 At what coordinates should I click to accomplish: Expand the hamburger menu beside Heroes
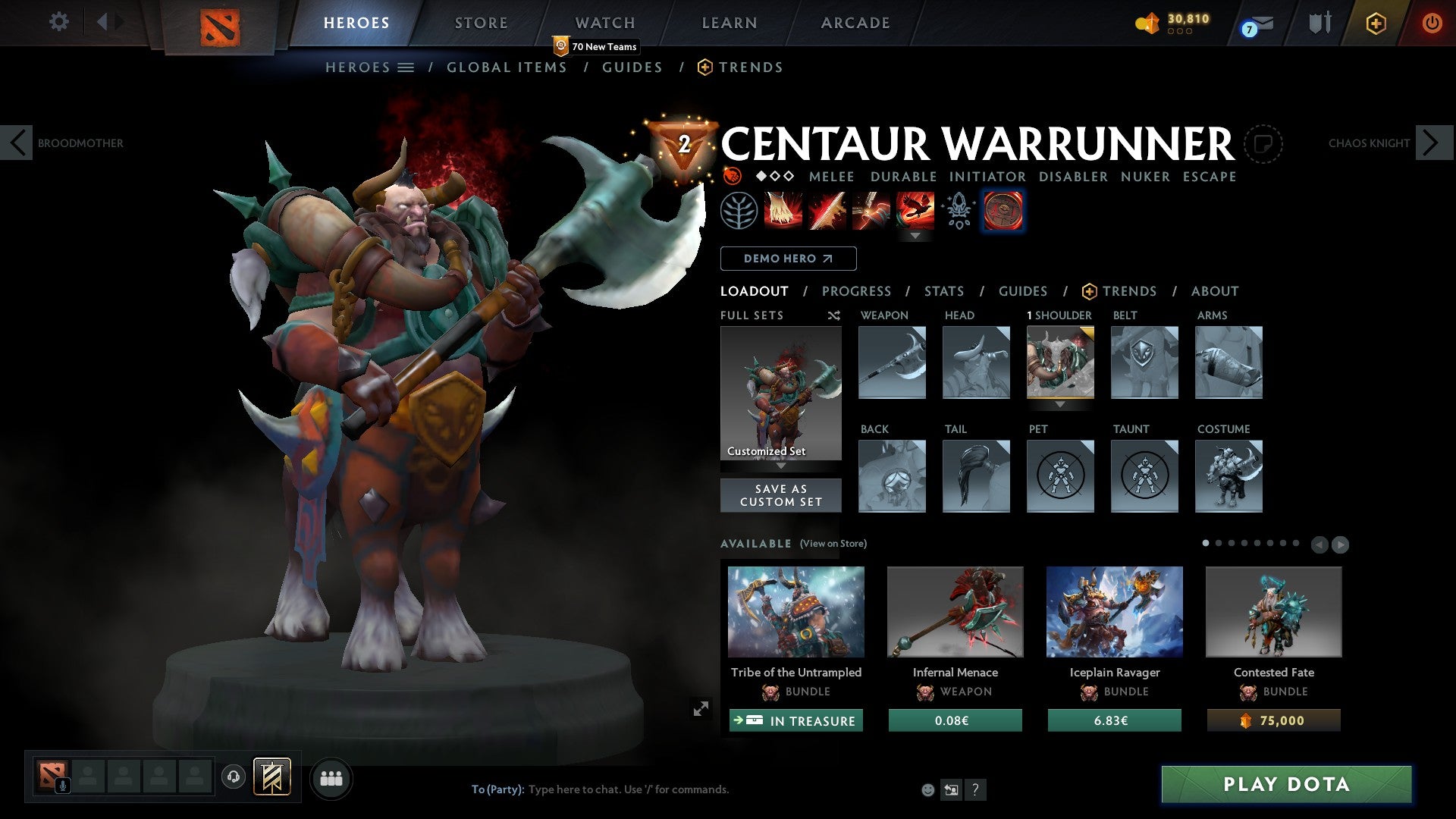(406, 67)
